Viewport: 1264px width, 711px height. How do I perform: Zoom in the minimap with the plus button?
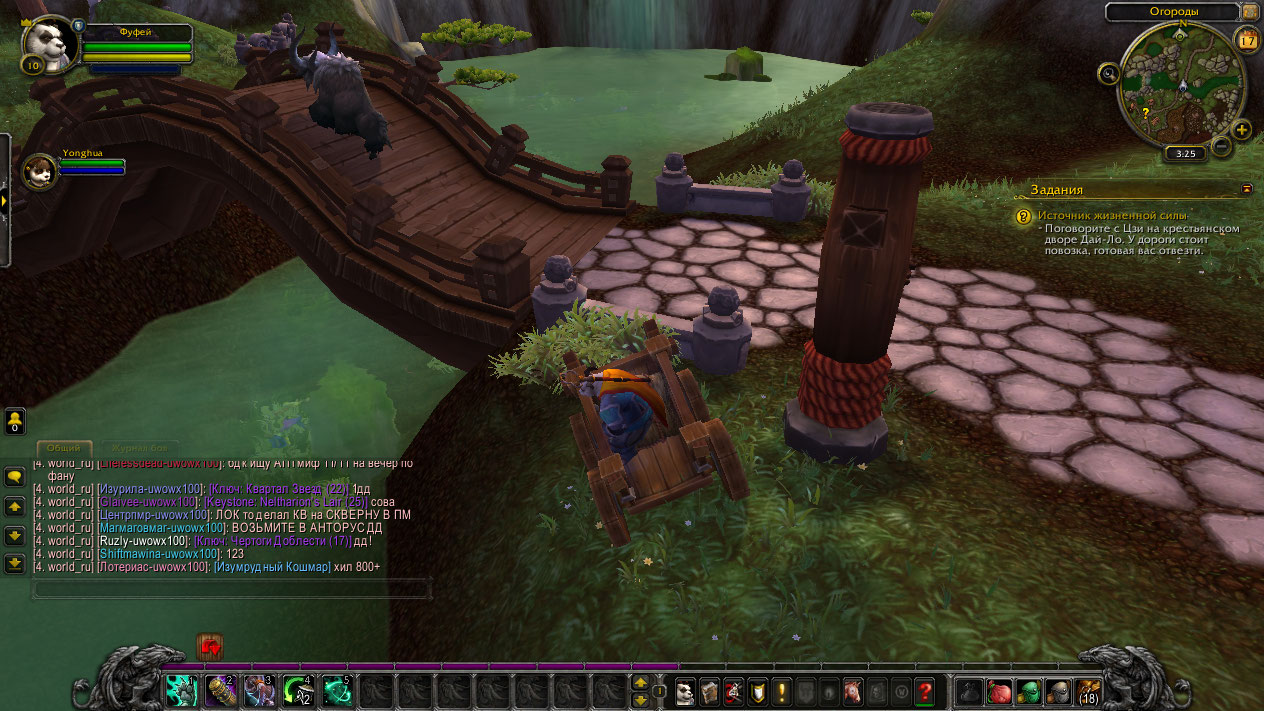click(x=1241, y=130)
